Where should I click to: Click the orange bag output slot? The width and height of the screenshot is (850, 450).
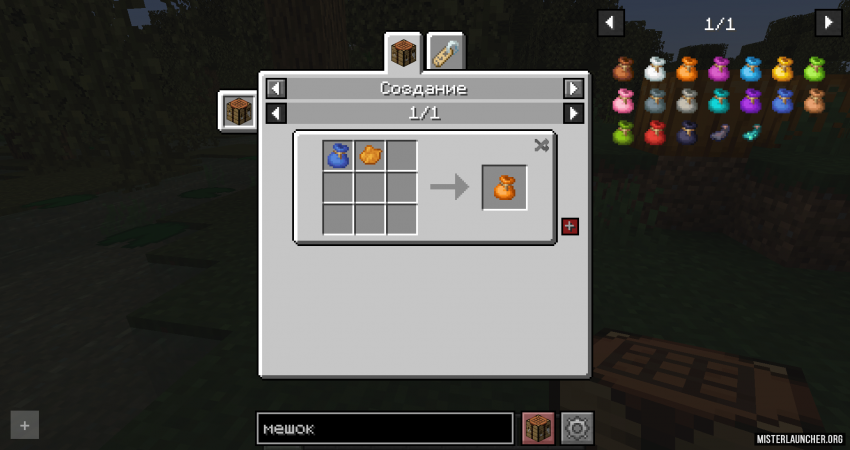coord(504,187)
